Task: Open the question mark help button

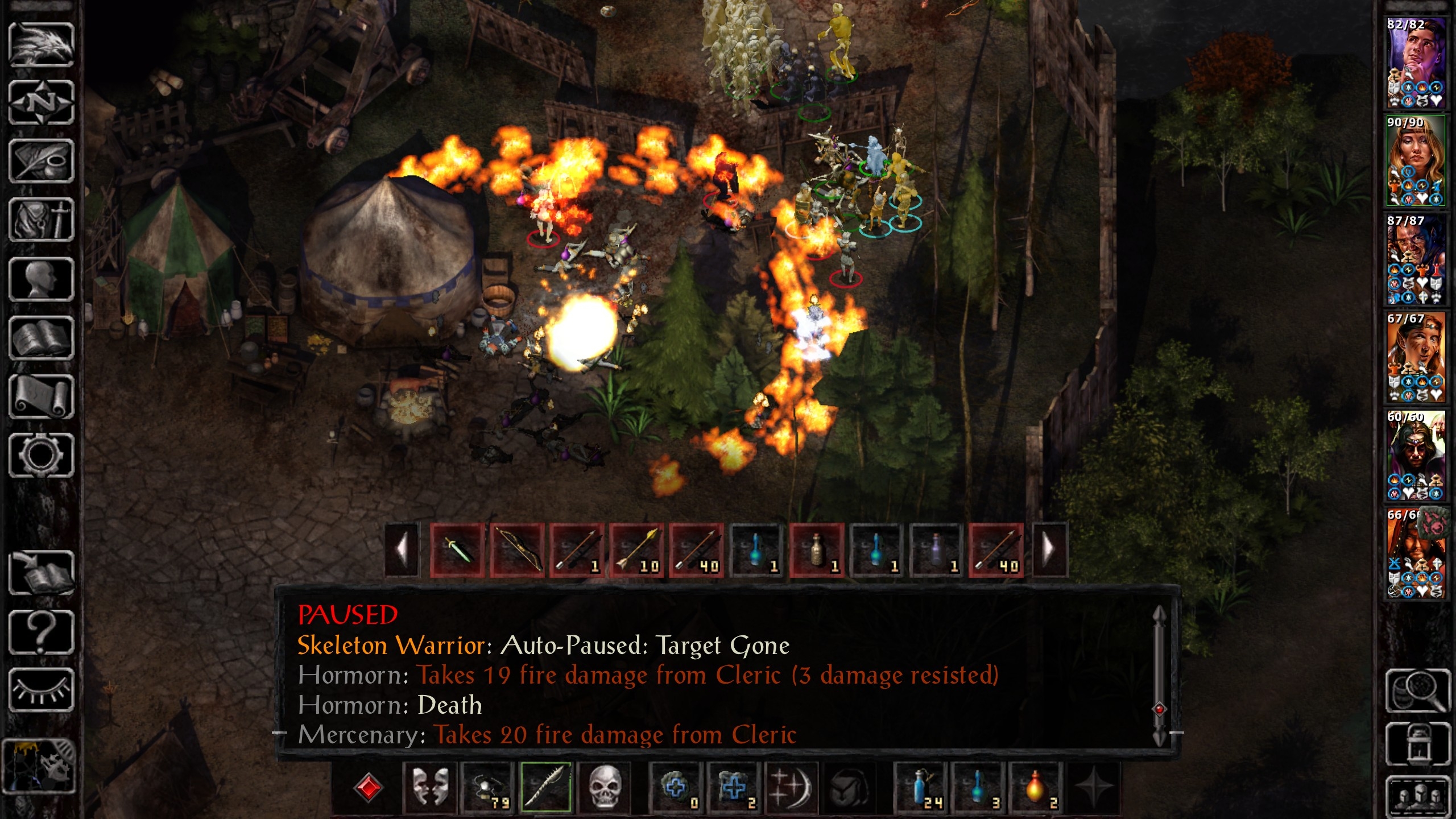Action: [41, 631]
